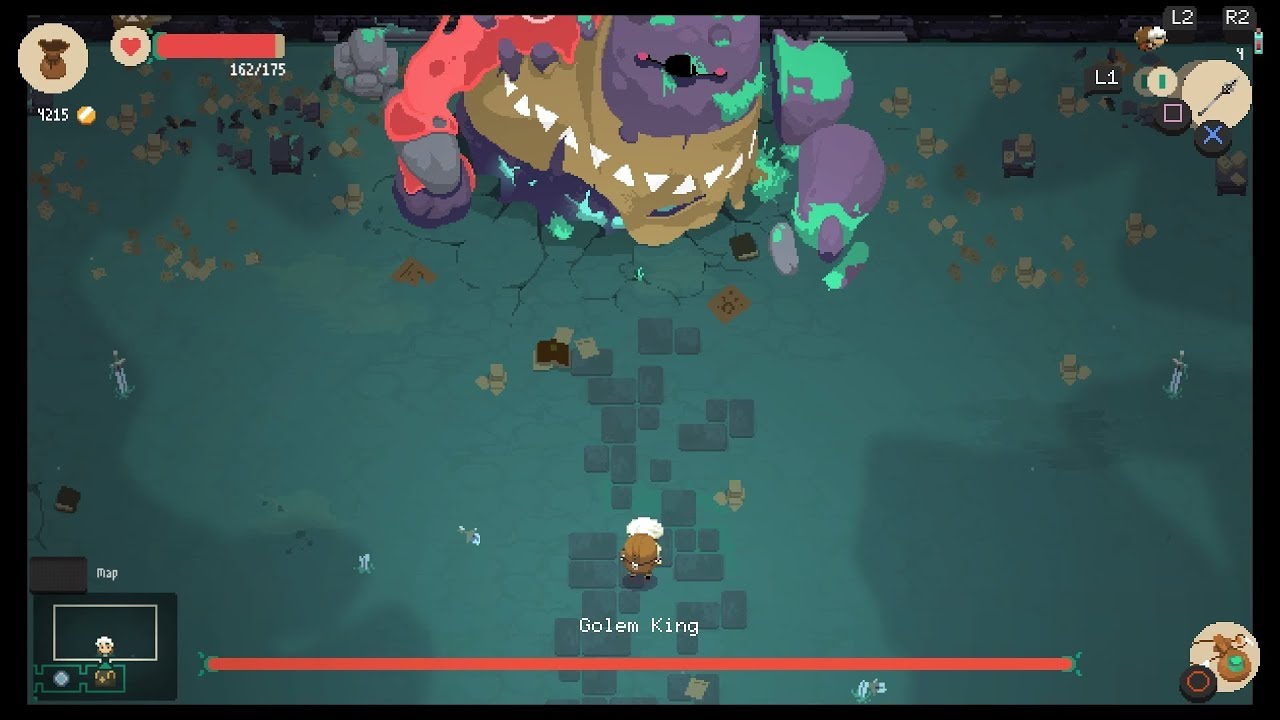Select the spear weapon icon

(x=1216, y=95)
